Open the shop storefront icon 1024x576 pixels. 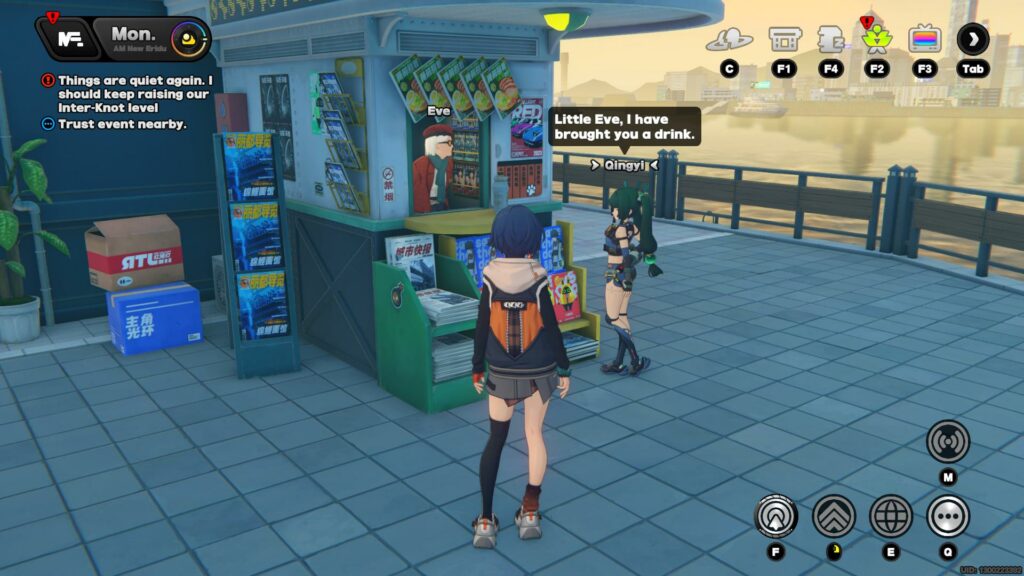(783, 40)
